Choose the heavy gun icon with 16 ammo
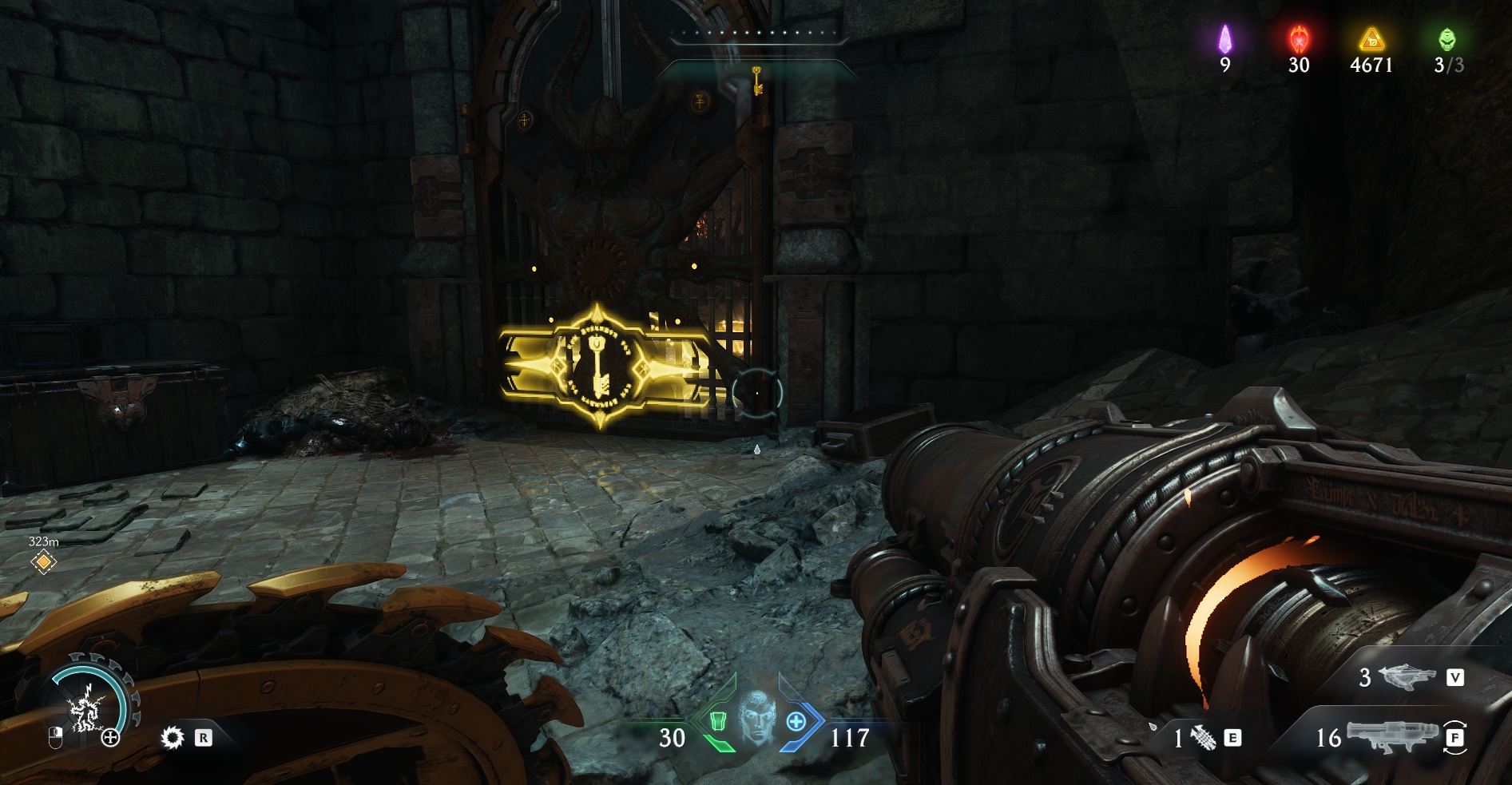This screenshot has height=785, width=1512. tap(1388, 736)
